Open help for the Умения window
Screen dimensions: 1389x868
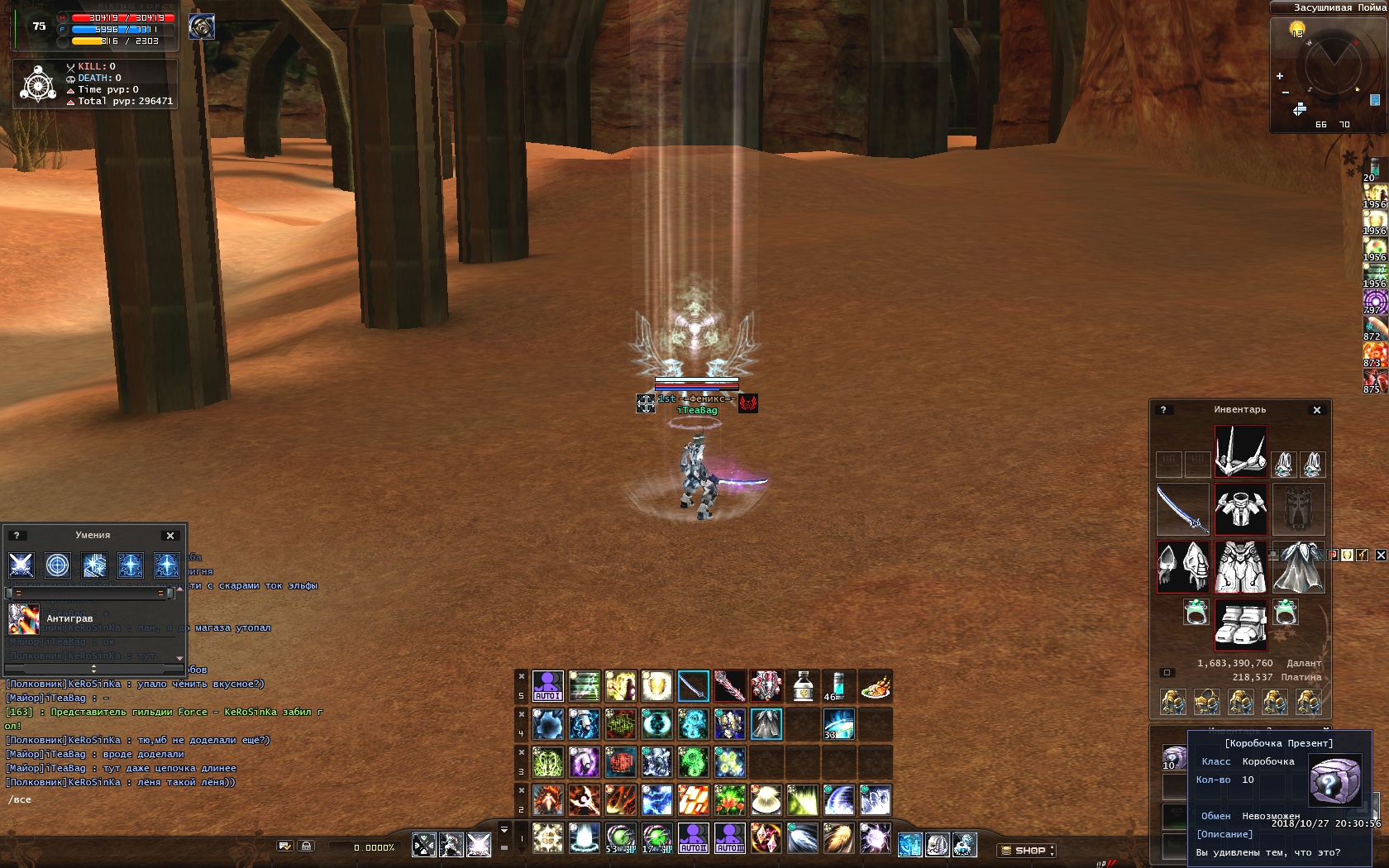click(16, 536)
